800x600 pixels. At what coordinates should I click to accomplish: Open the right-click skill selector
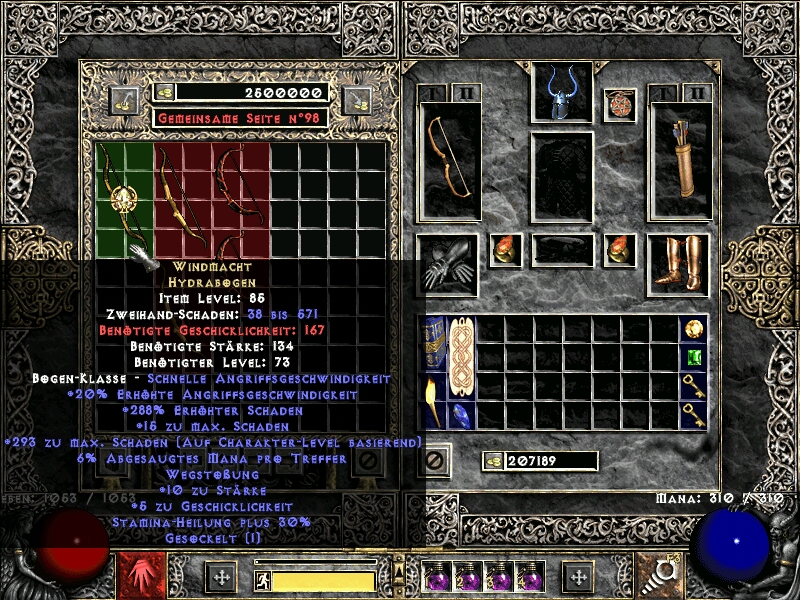pos(665,575)
